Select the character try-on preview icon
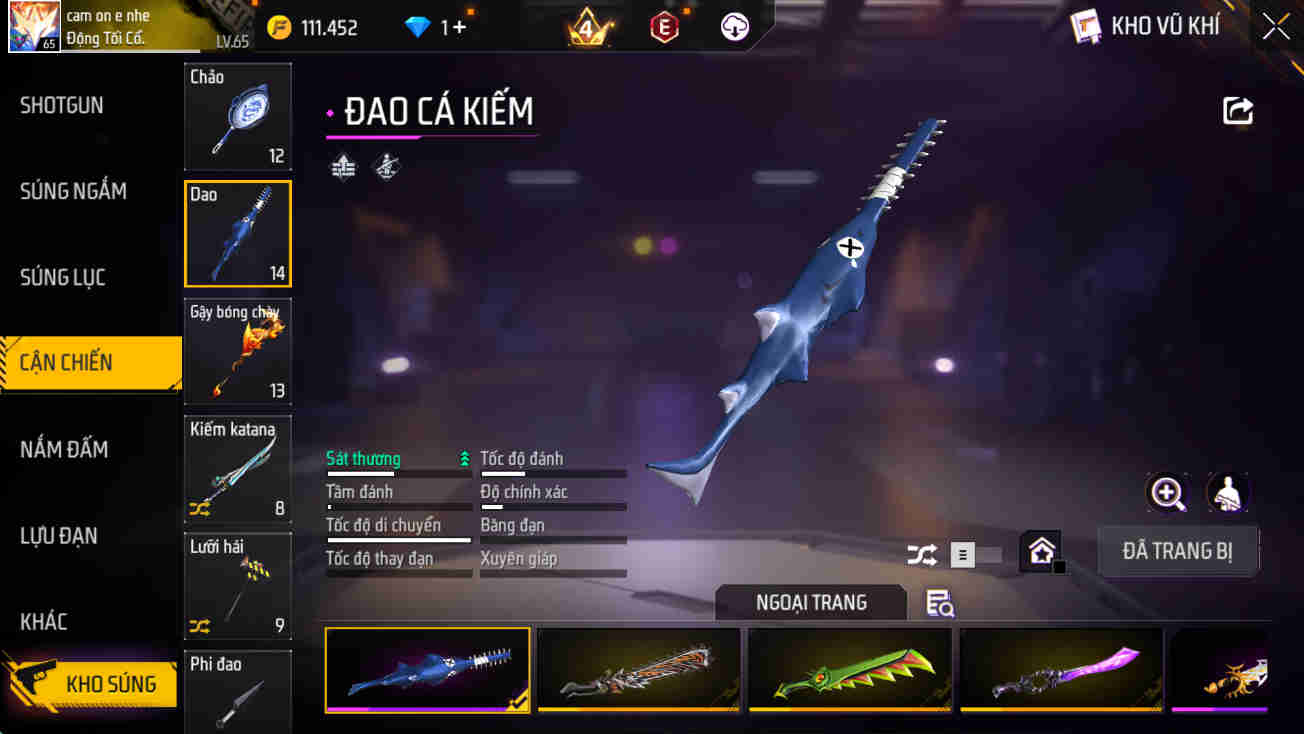 (1228, 493)
